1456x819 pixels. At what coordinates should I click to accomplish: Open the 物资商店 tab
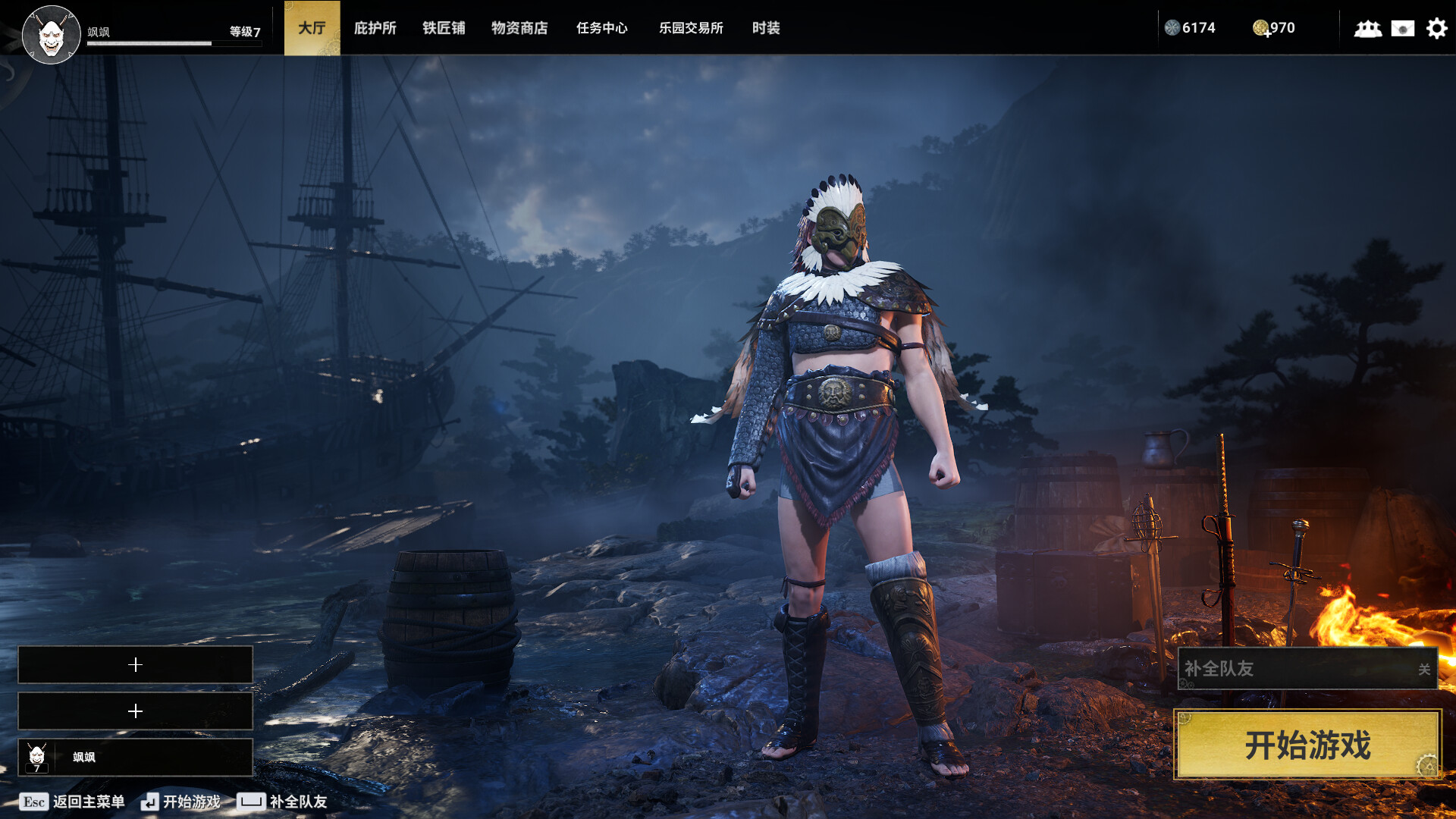click(x=519, y=28)
